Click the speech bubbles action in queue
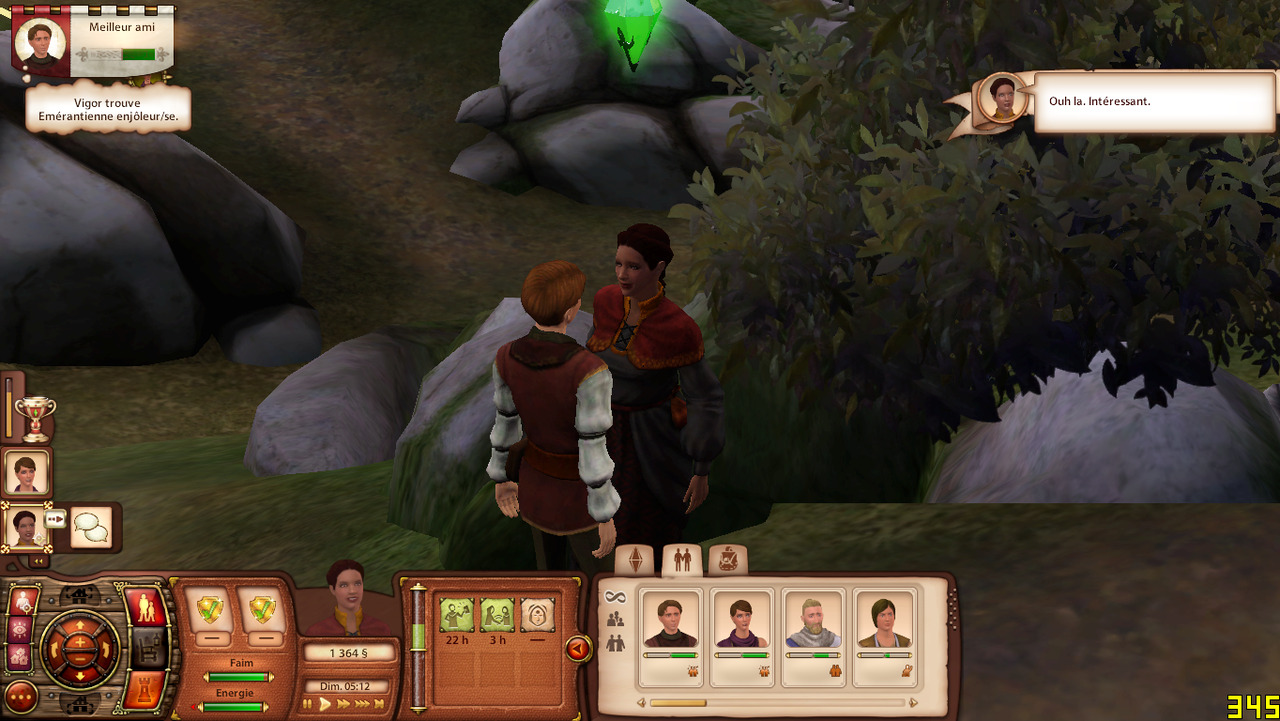Image resolution: width=1280 pixels, height=721 pixels. [91, 527]
